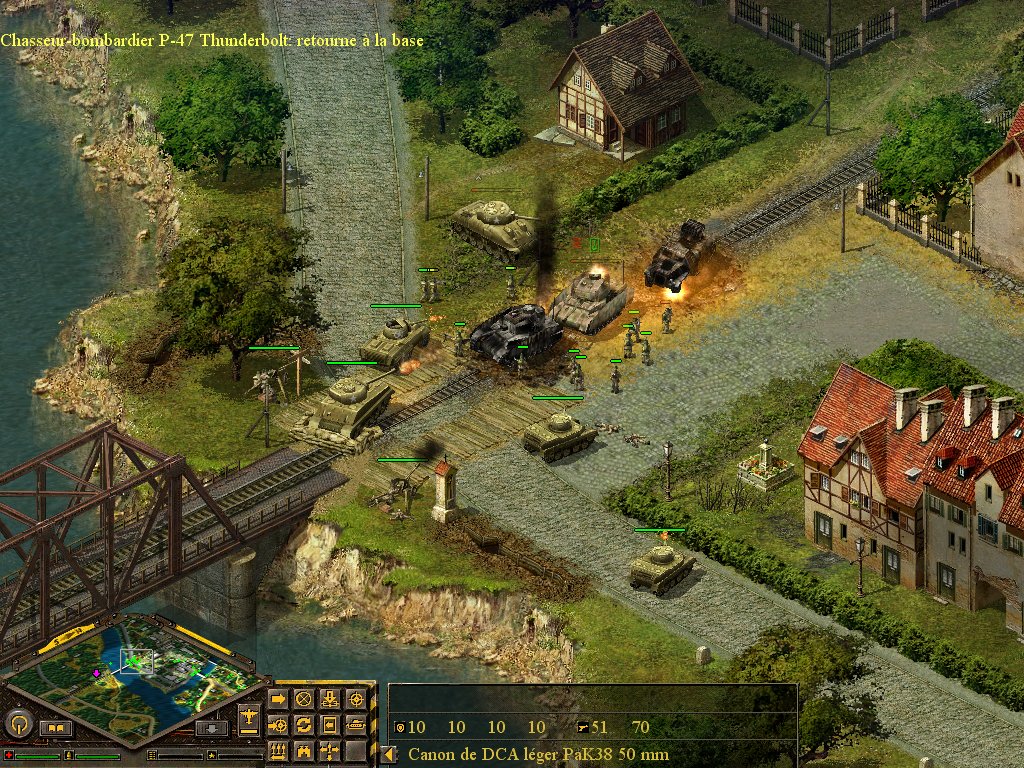
Task: Select the four-way arrows spread command
Action: point(330,750)
